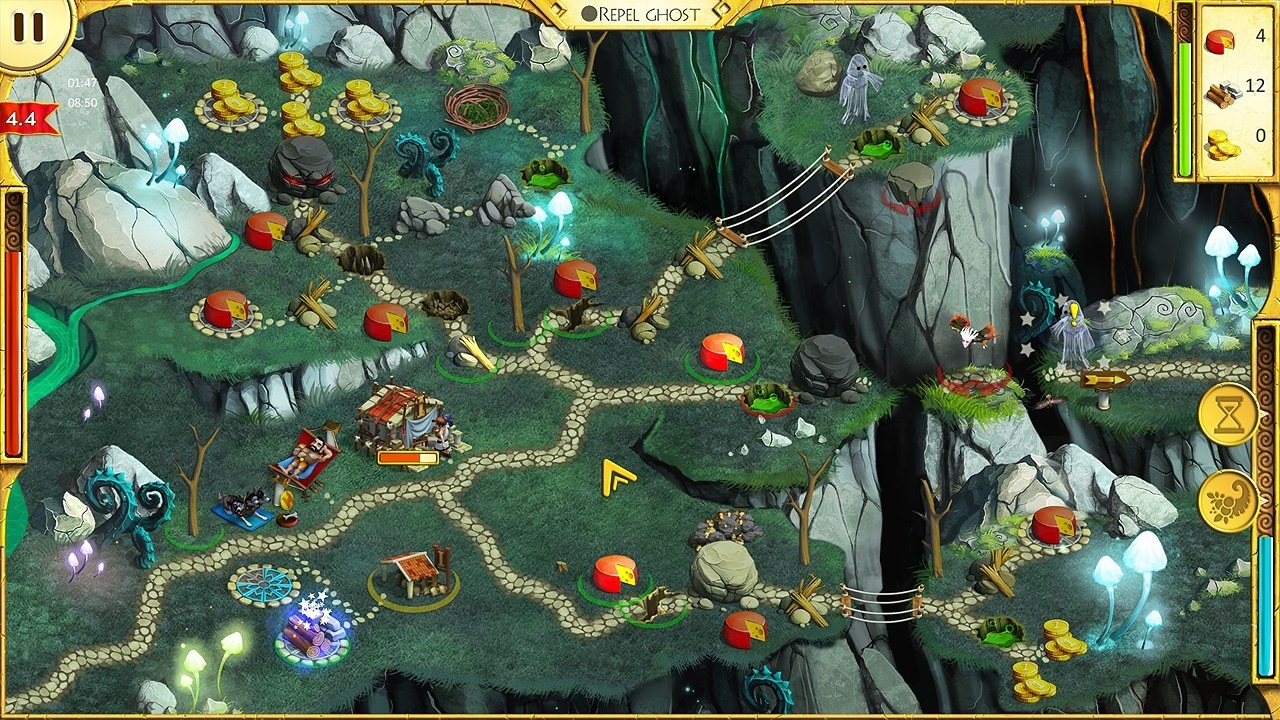Click the cheese resource icon showing 4
Screen dimensions: 1280x720
tap(1219, 42)
